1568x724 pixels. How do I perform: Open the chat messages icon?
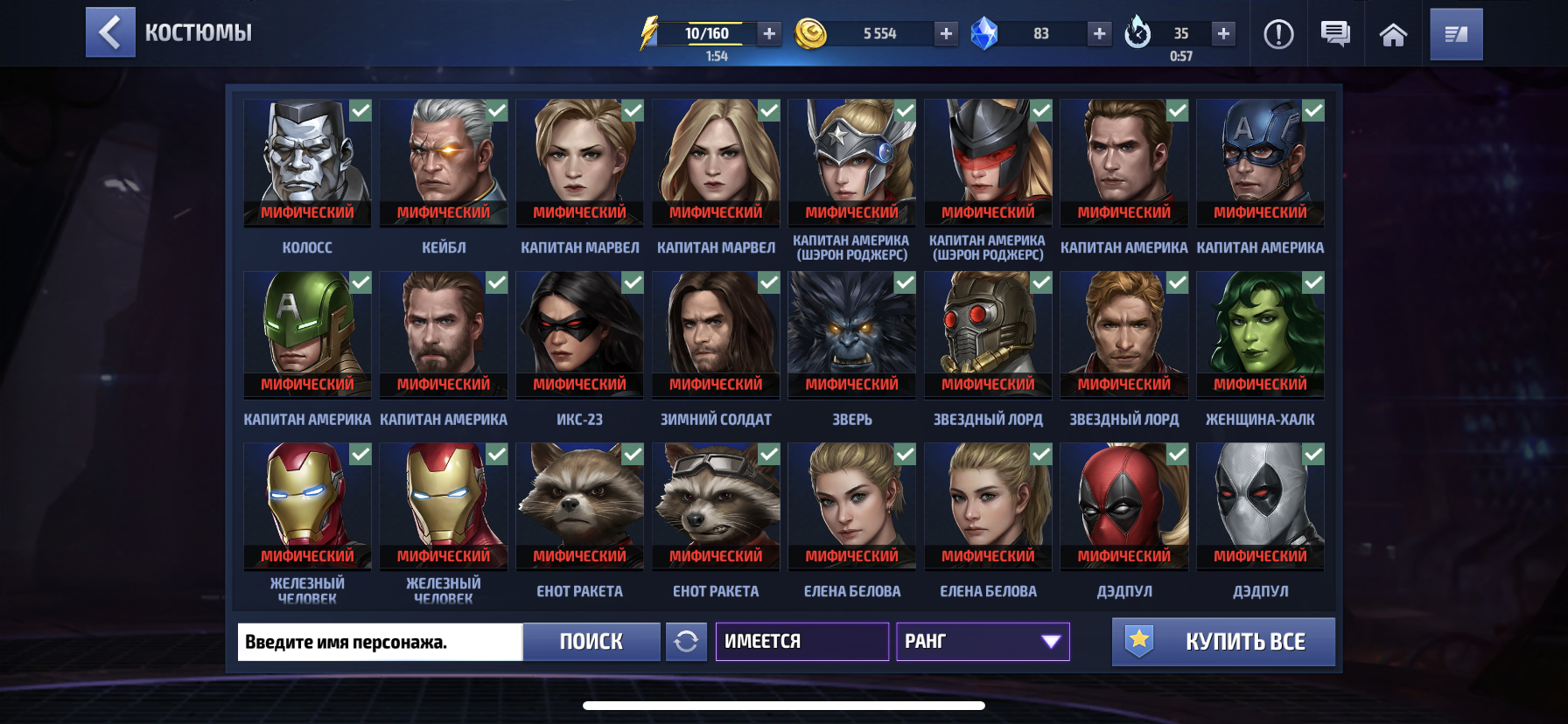1337,34
